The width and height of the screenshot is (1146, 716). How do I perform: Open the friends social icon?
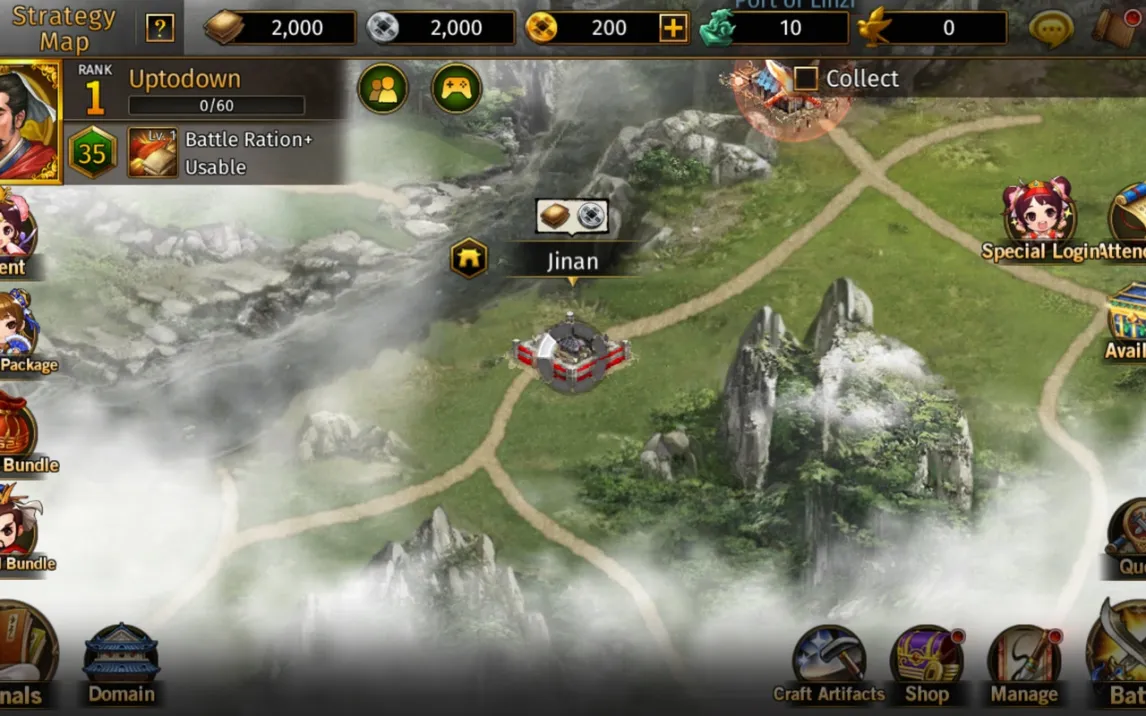pyautogui.click(x=383, y=89)
